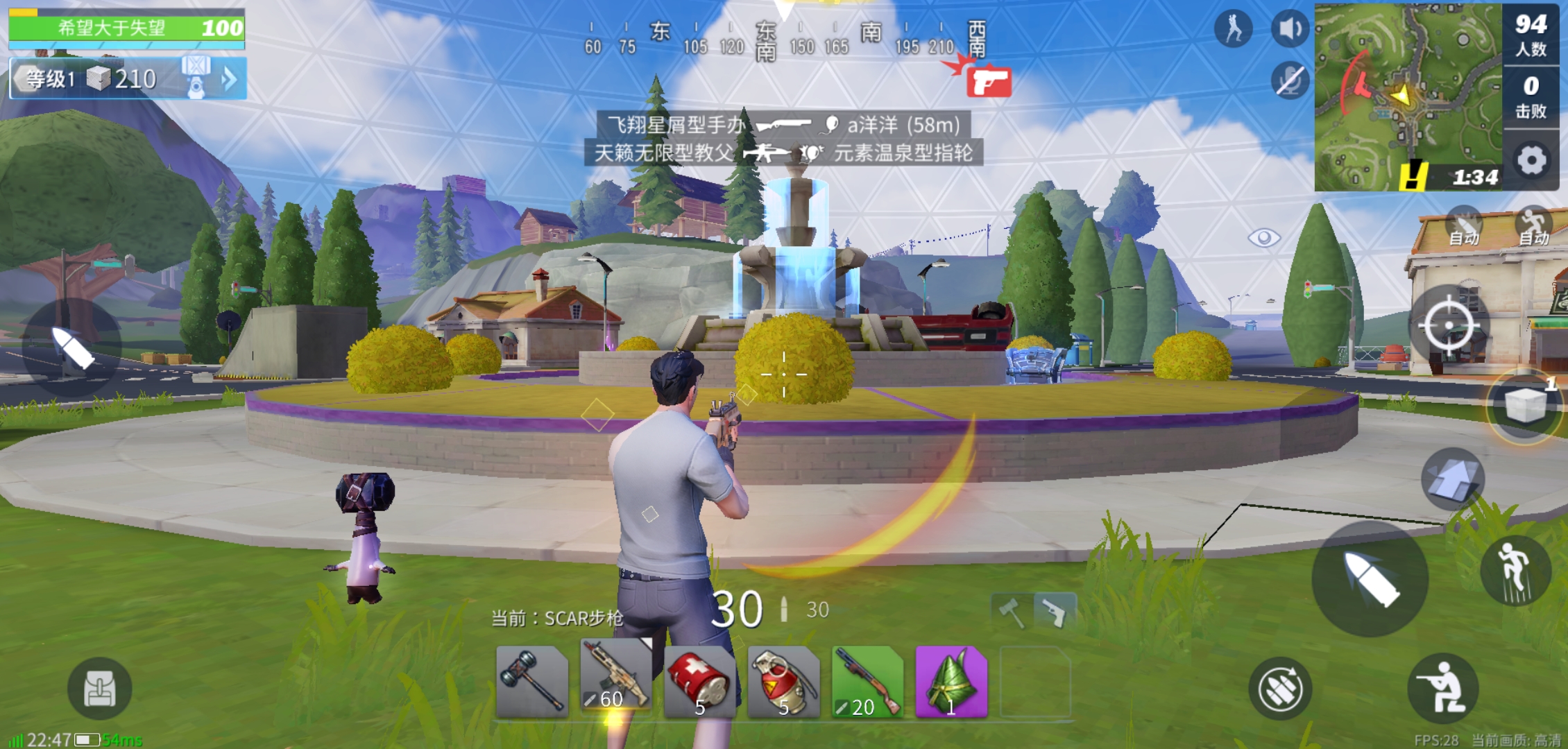Tap the right-side bullet fire button

[1370, 579]
